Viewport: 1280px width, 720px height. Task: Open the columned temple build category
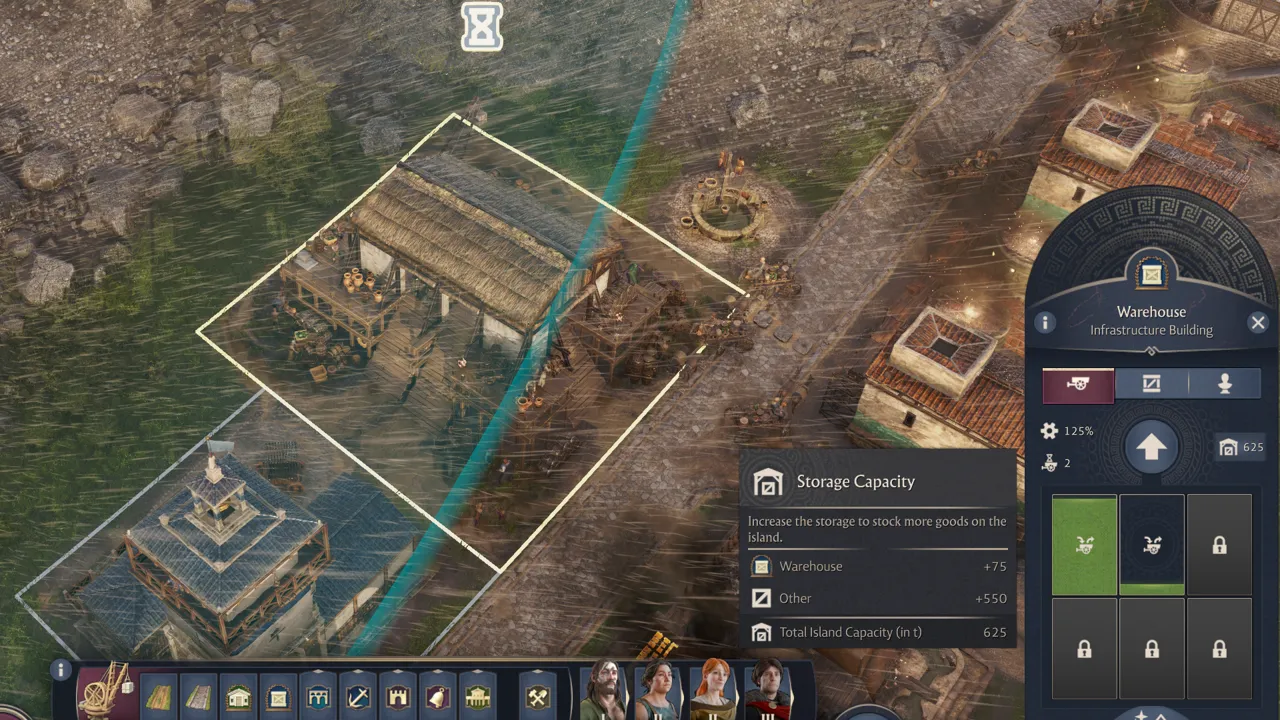478,696
